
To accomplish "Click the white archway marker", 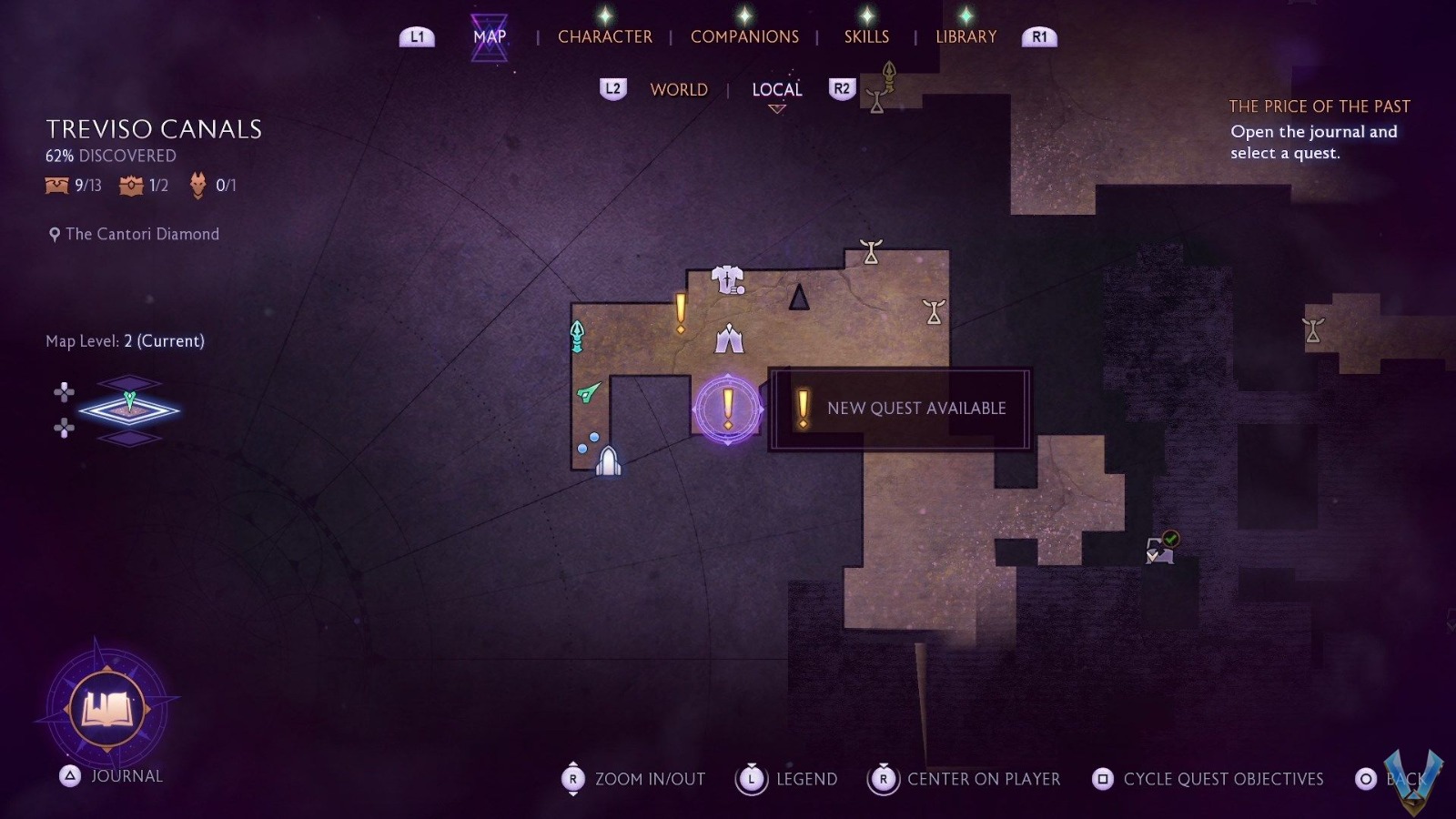I will click(608, 461).
